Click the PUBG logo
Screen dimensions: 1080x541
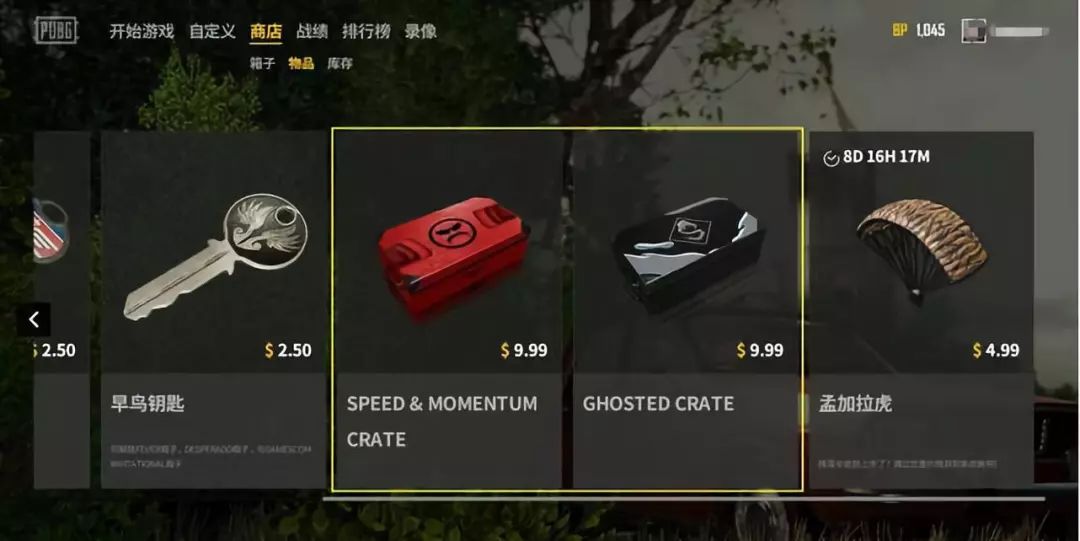click(x=55, y=30)
